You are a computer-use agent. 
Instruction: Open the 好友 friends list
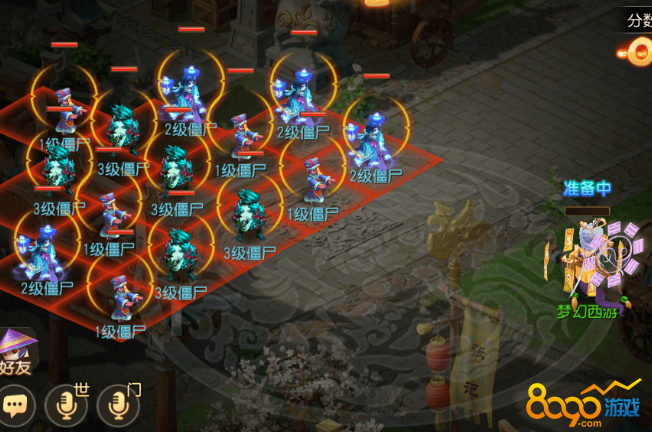[17, 352]
